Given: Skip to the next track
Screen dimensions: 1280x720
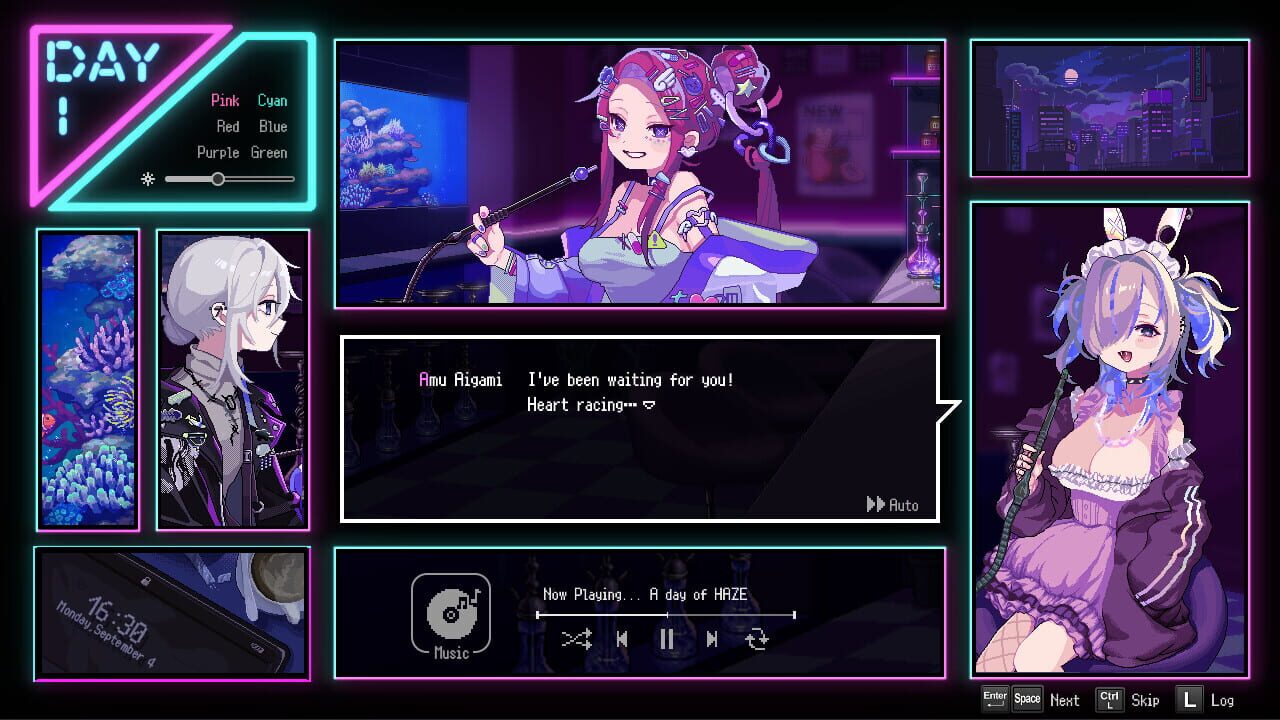Looking at the screenshot, I should click(x=712, y=640).
